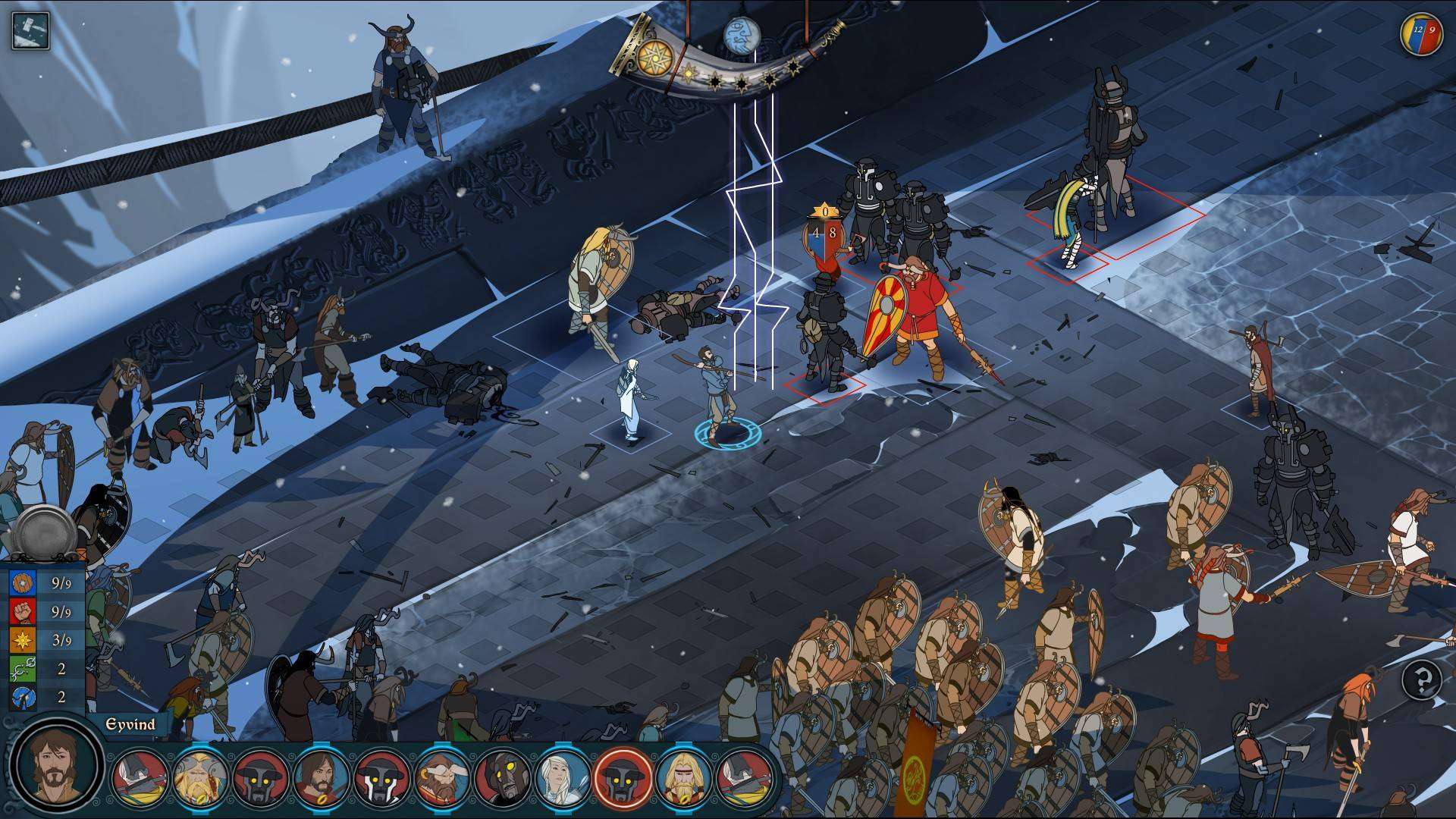Open the hammer options menu

click(30, 31)
